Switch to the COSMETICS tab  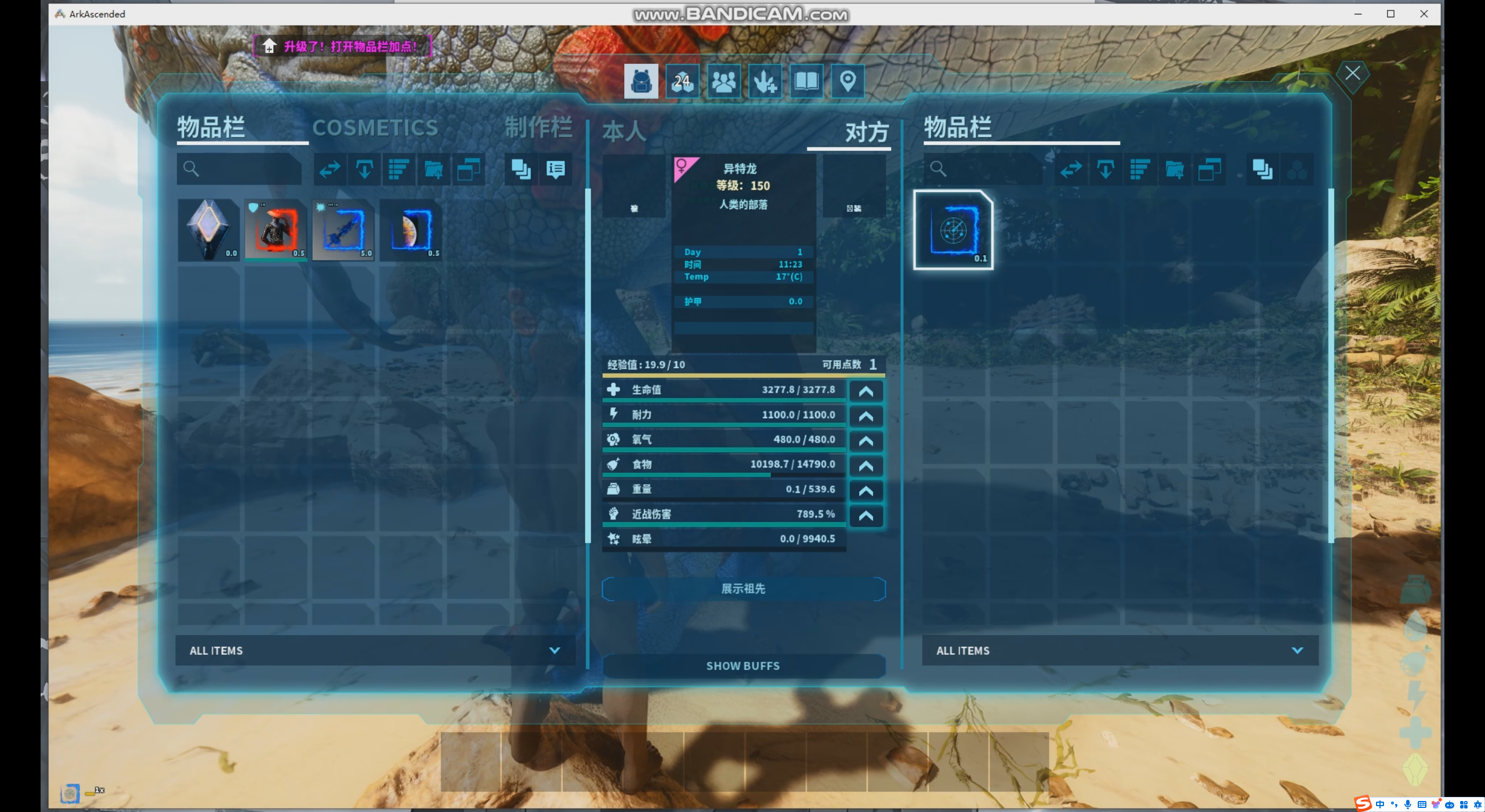[375, 128]
